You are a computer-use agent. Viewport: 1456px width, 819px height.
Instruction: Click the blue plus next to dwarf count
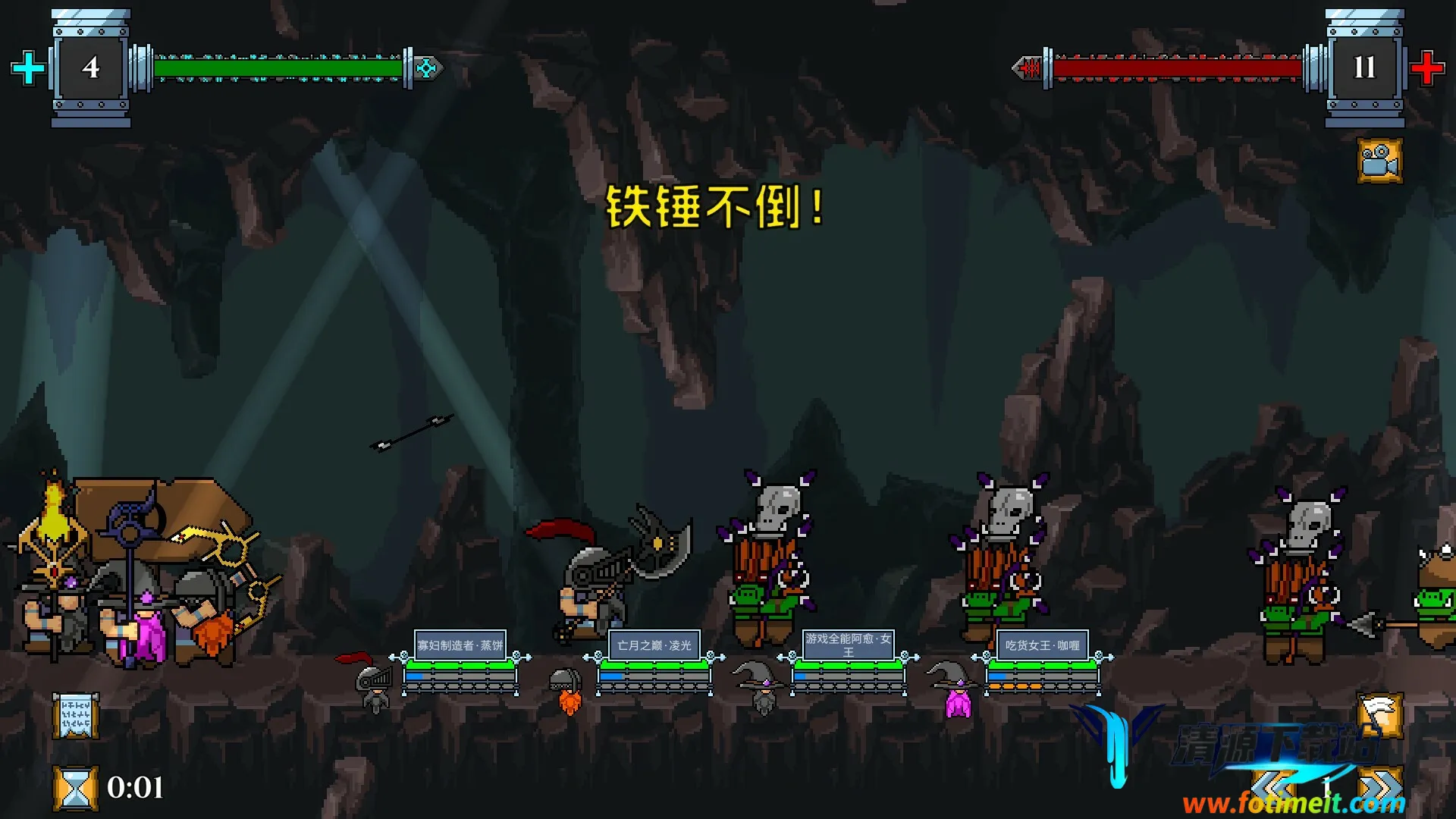29,68
